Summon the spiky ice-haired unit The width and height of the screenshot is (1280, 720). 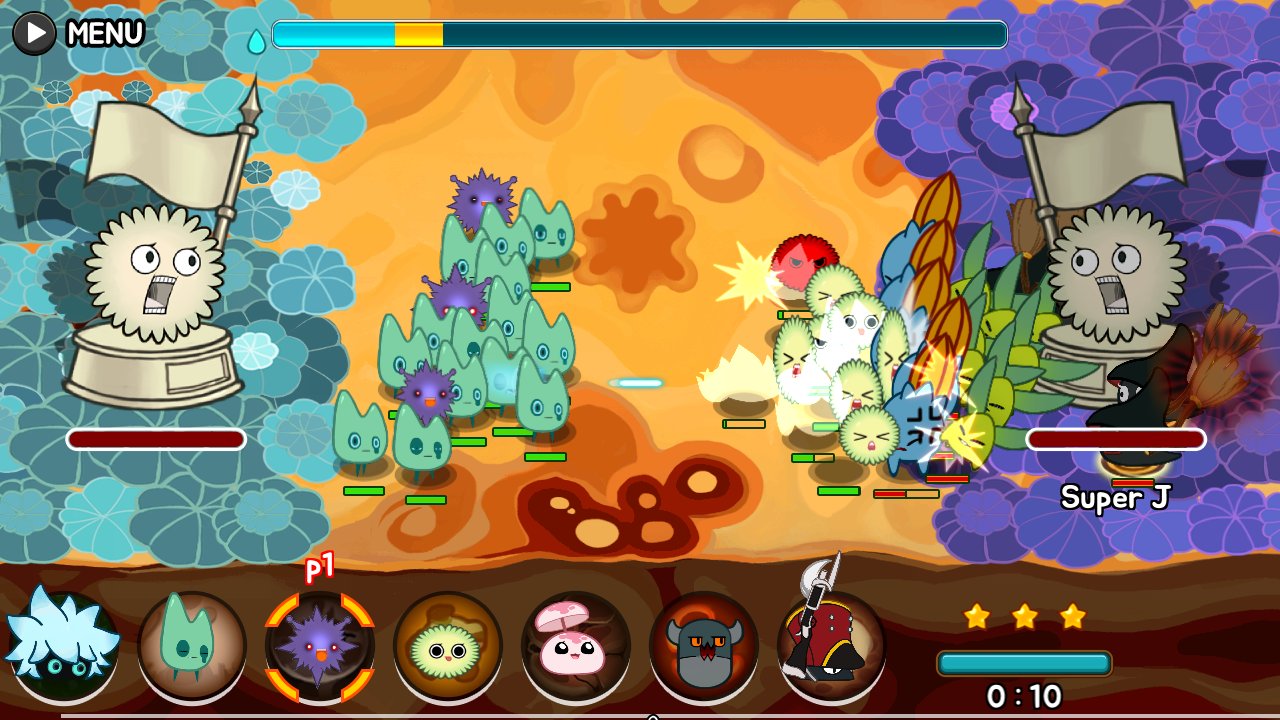point(62,645)
